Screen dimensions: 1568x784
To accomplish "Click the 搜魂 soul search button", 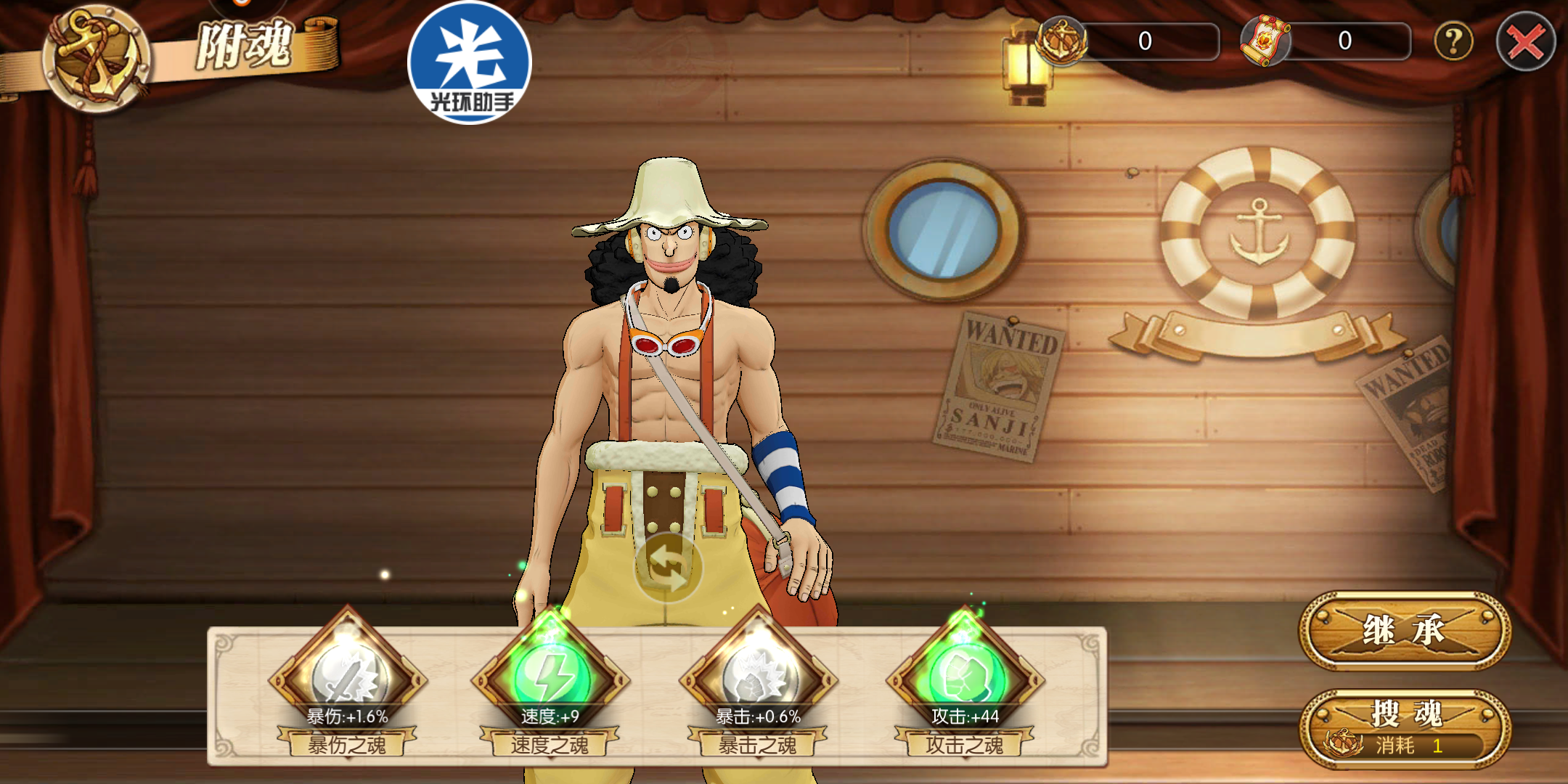I will tap(1404, 727).
